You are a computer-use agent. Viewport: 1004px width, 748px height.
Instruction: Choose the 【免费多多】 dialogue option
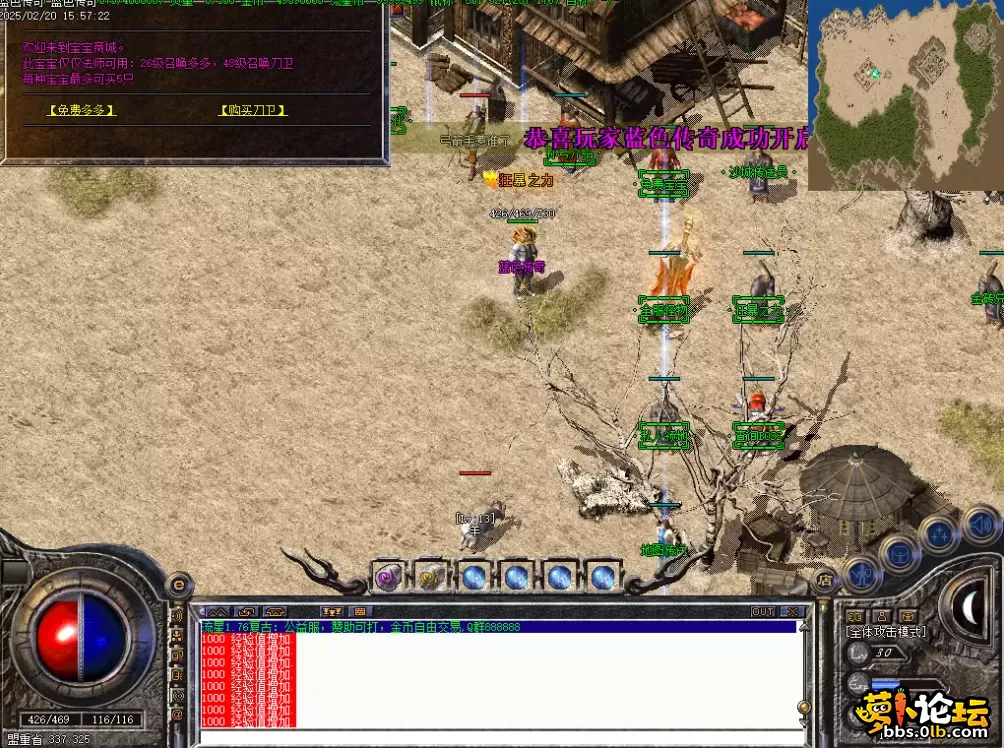click(82, 110)
